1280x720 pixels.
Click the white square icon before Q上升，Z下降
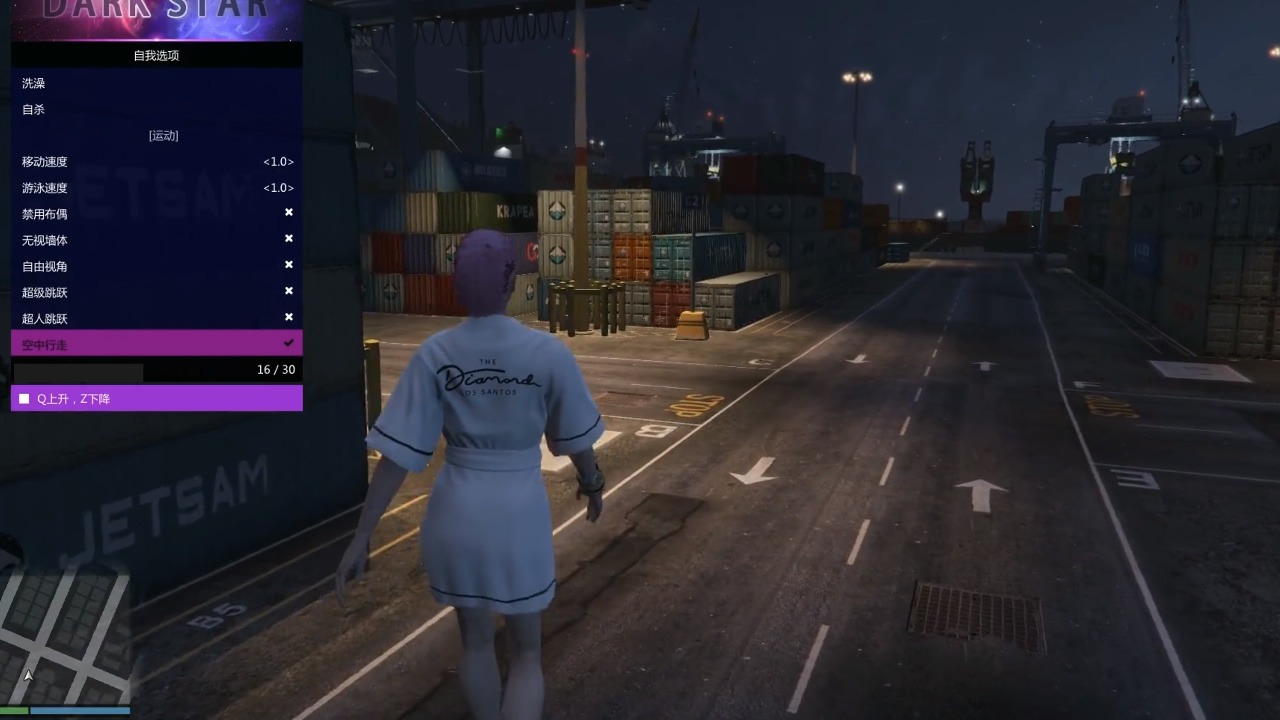coord(23,398)
